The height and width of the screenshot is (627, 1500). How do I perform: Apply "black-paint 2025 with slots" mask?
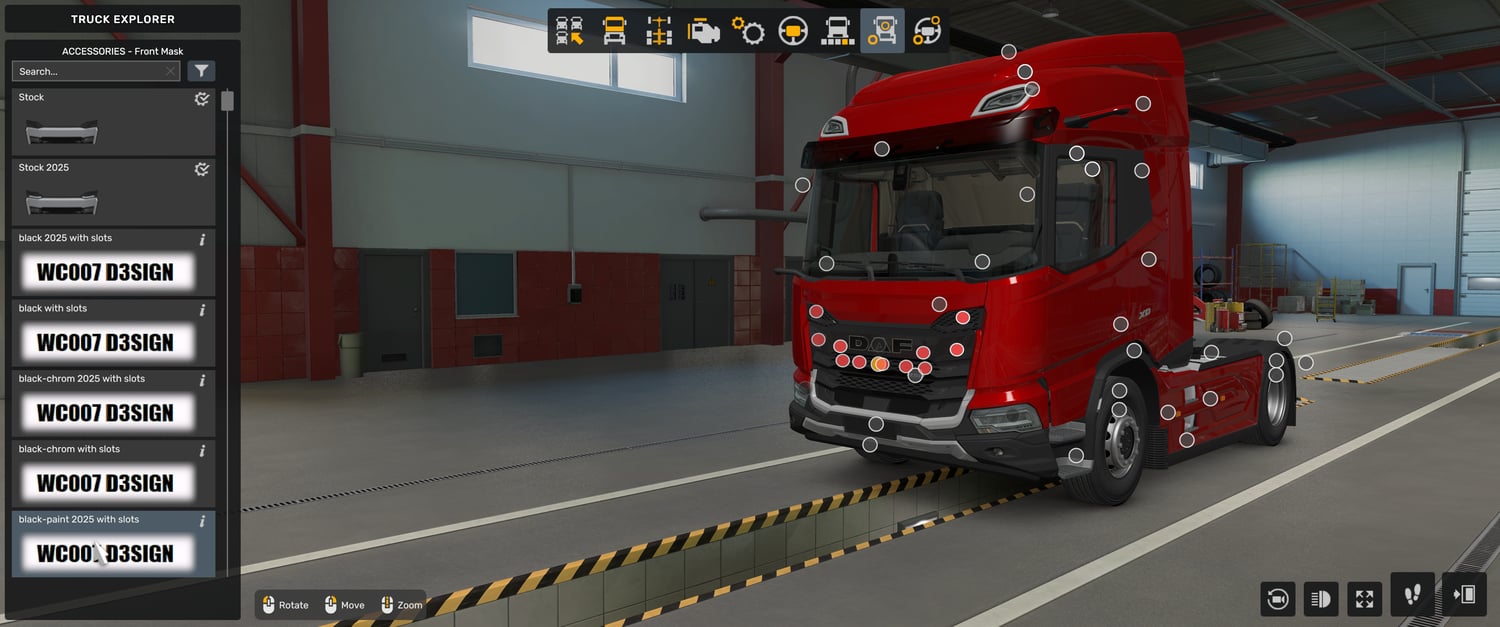113,544
